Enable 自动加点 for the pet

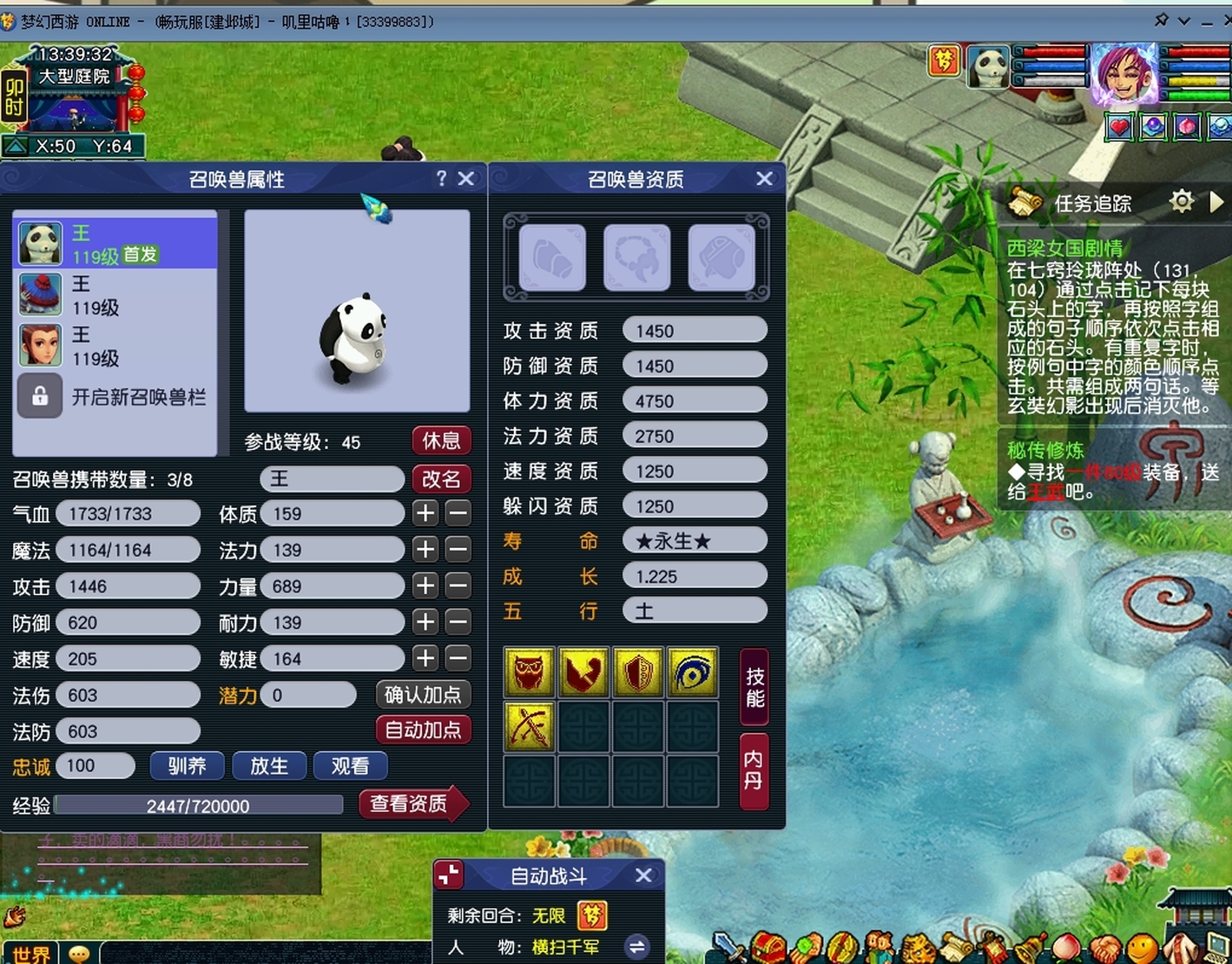click(x=423, y=730)
